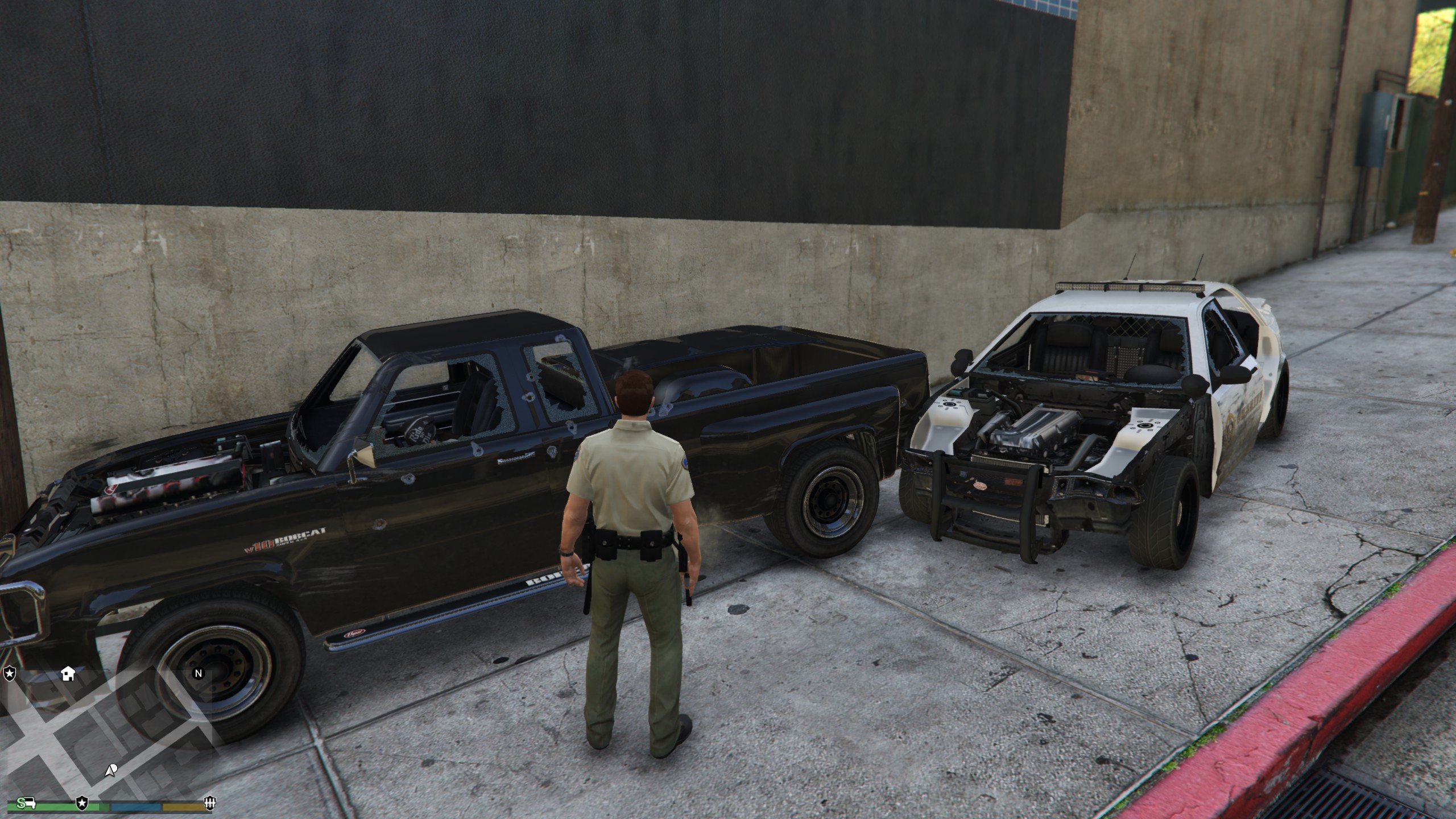The width and height of the screenshot is (1456, 819).
Task: Select the white player arrow on minimap
Action: click(111, 771)
